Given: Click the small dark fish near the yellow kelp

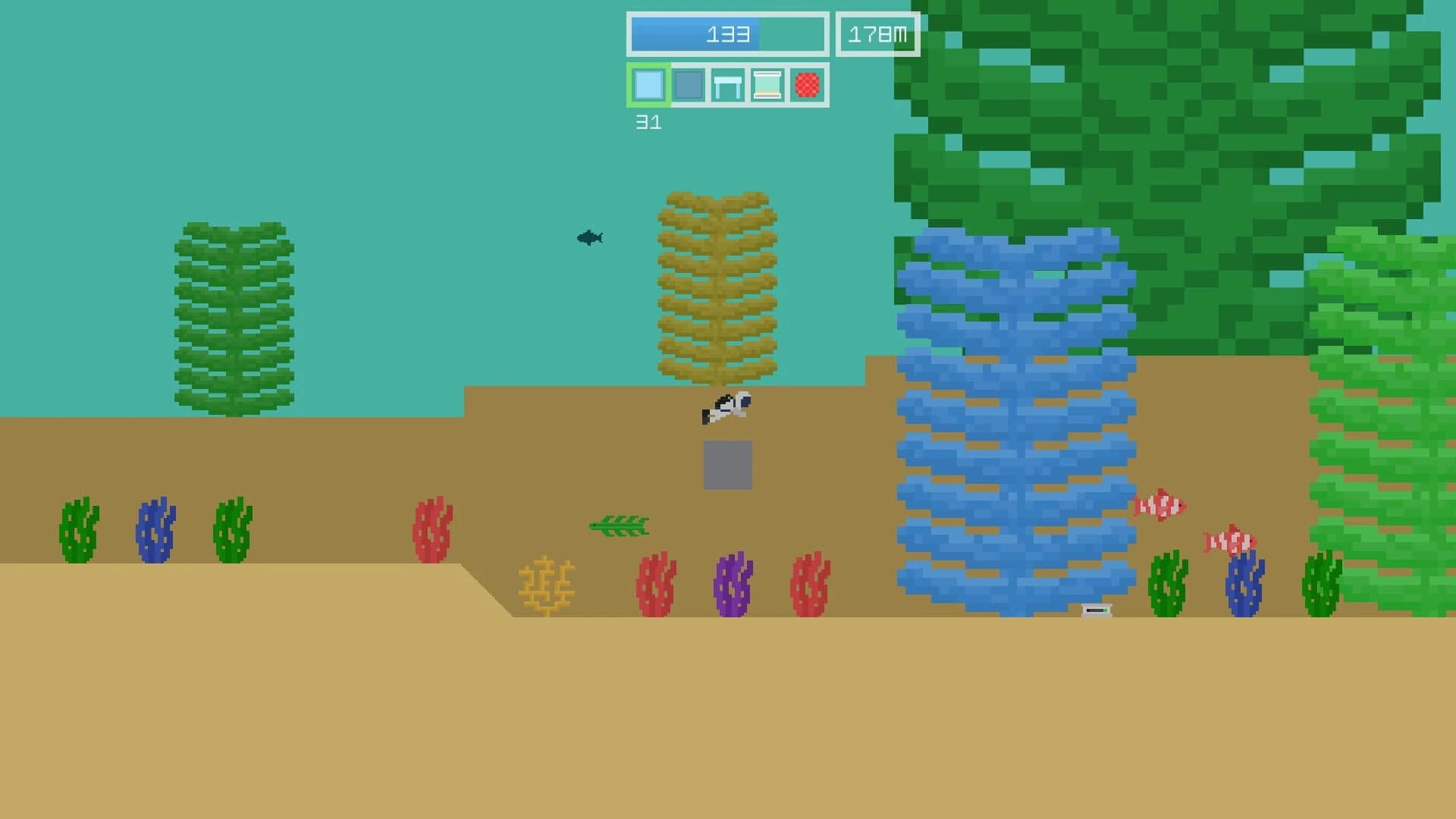Looking at the screenshot, I should [x=589, y=237].
